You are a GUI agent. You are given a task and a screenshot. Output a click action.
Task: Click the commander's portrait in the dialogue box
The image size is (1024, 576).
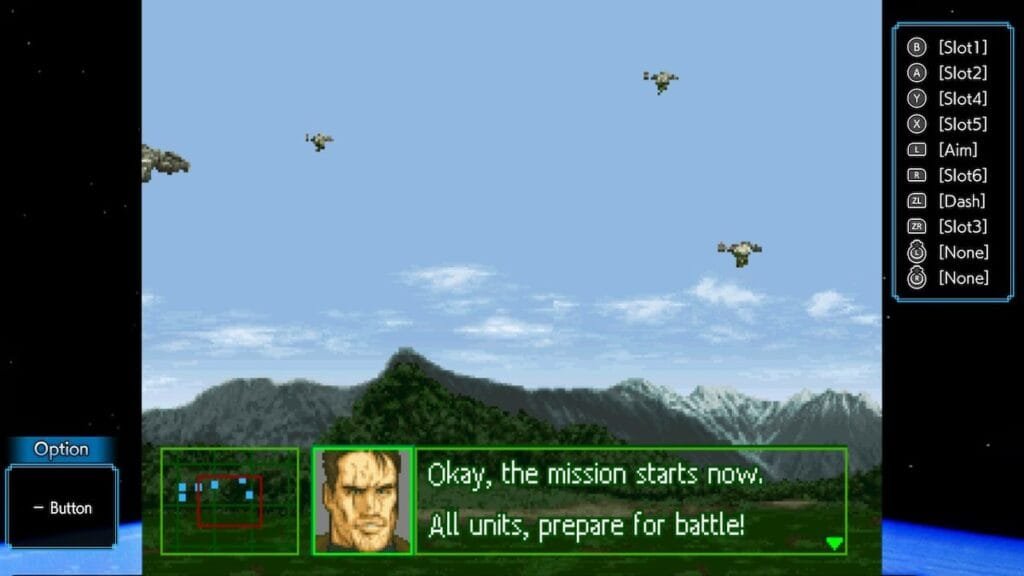[363, 501]
